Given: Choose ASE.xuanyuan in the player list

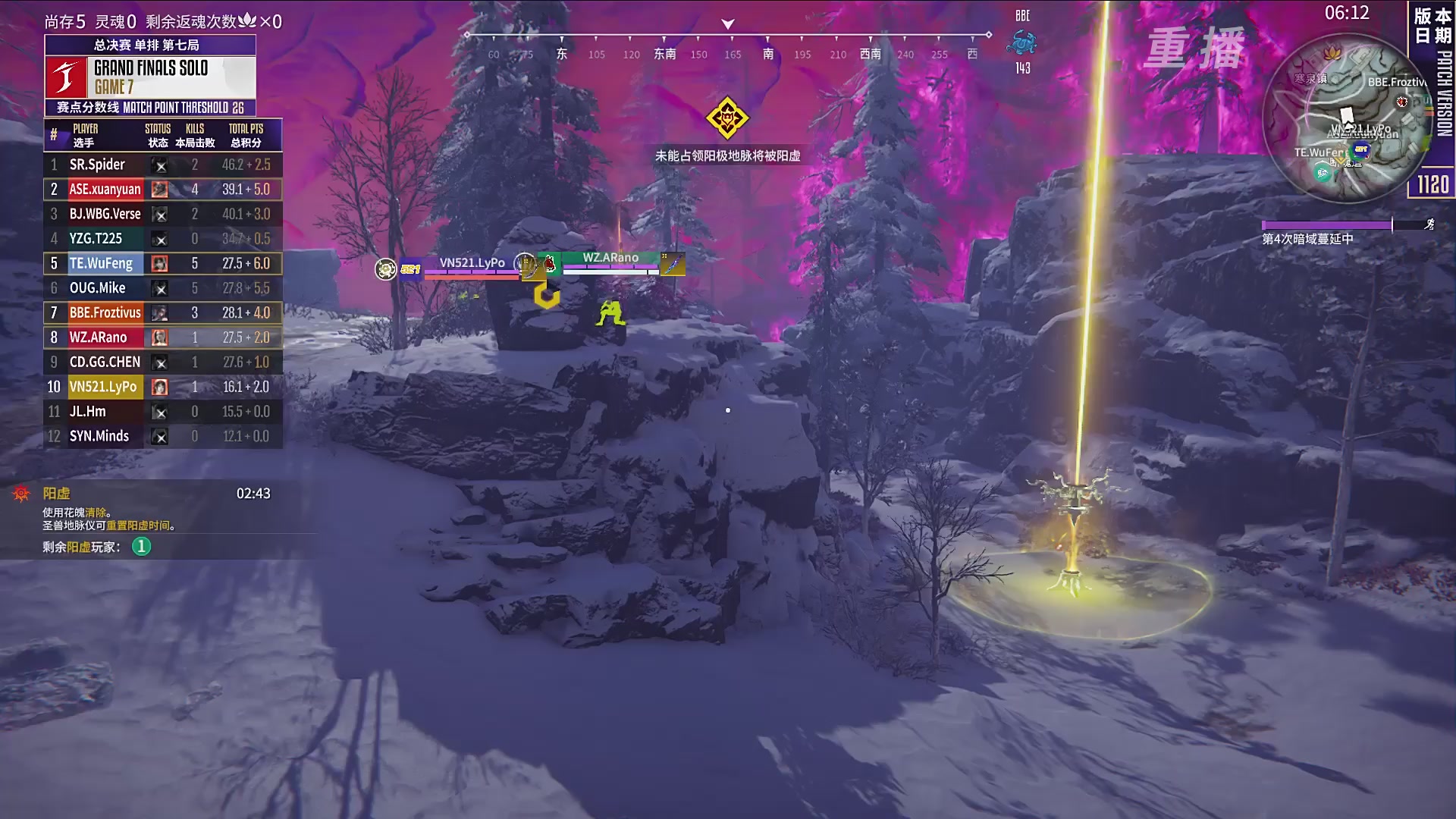Looking at the screenshot, I should [x=163, y=190].
